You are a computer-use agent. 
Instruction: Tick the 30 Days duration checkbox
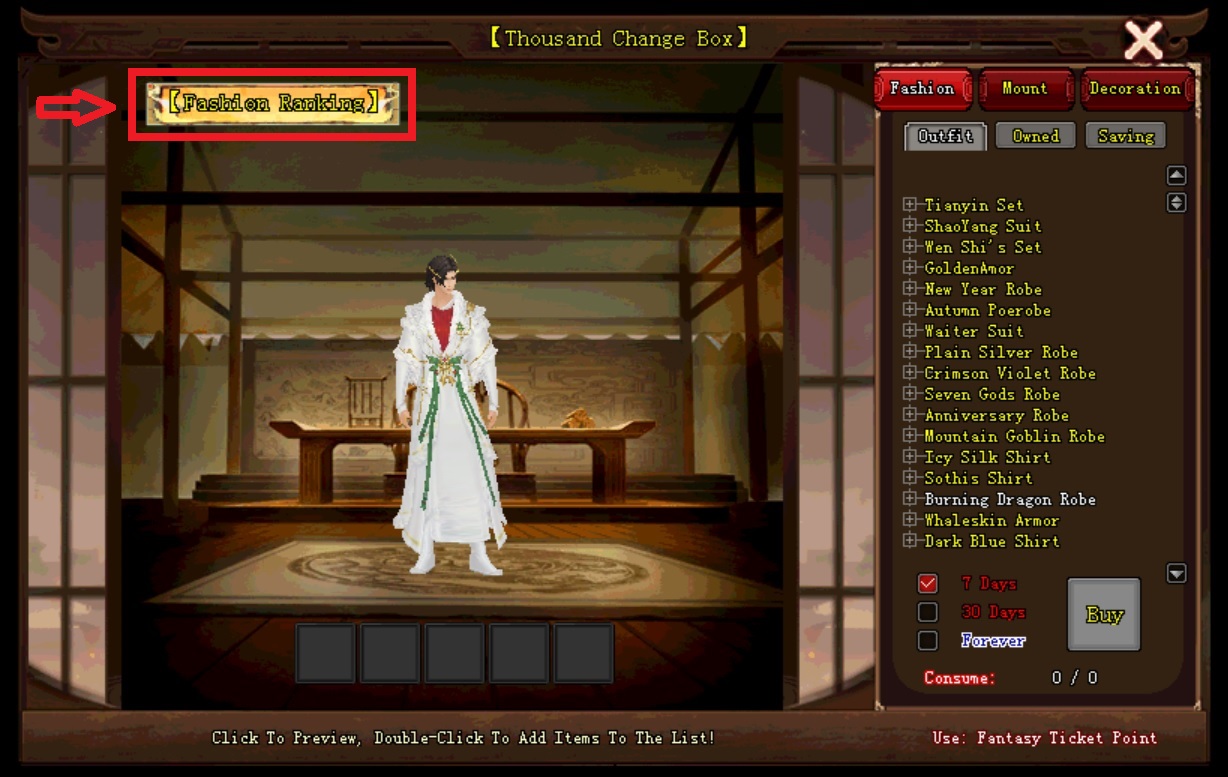click(x=928, y=612)
